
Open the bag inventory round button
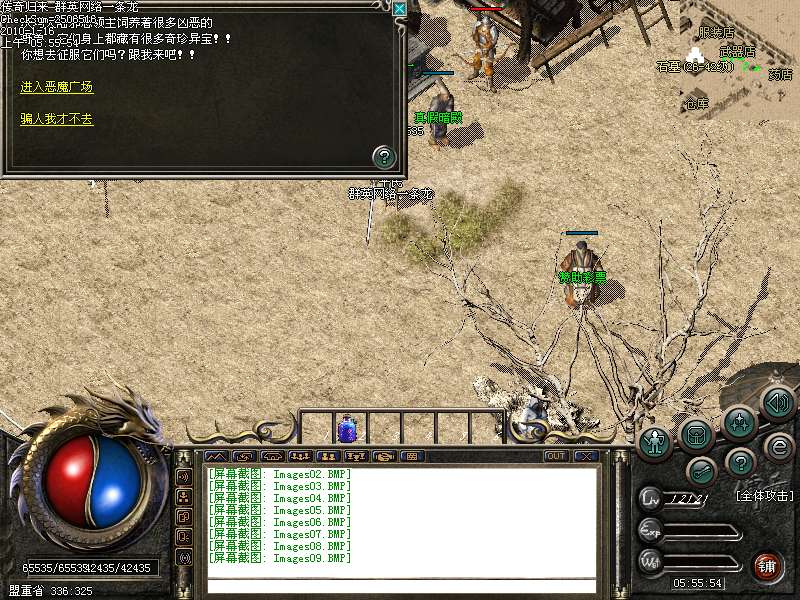[696, 434]
